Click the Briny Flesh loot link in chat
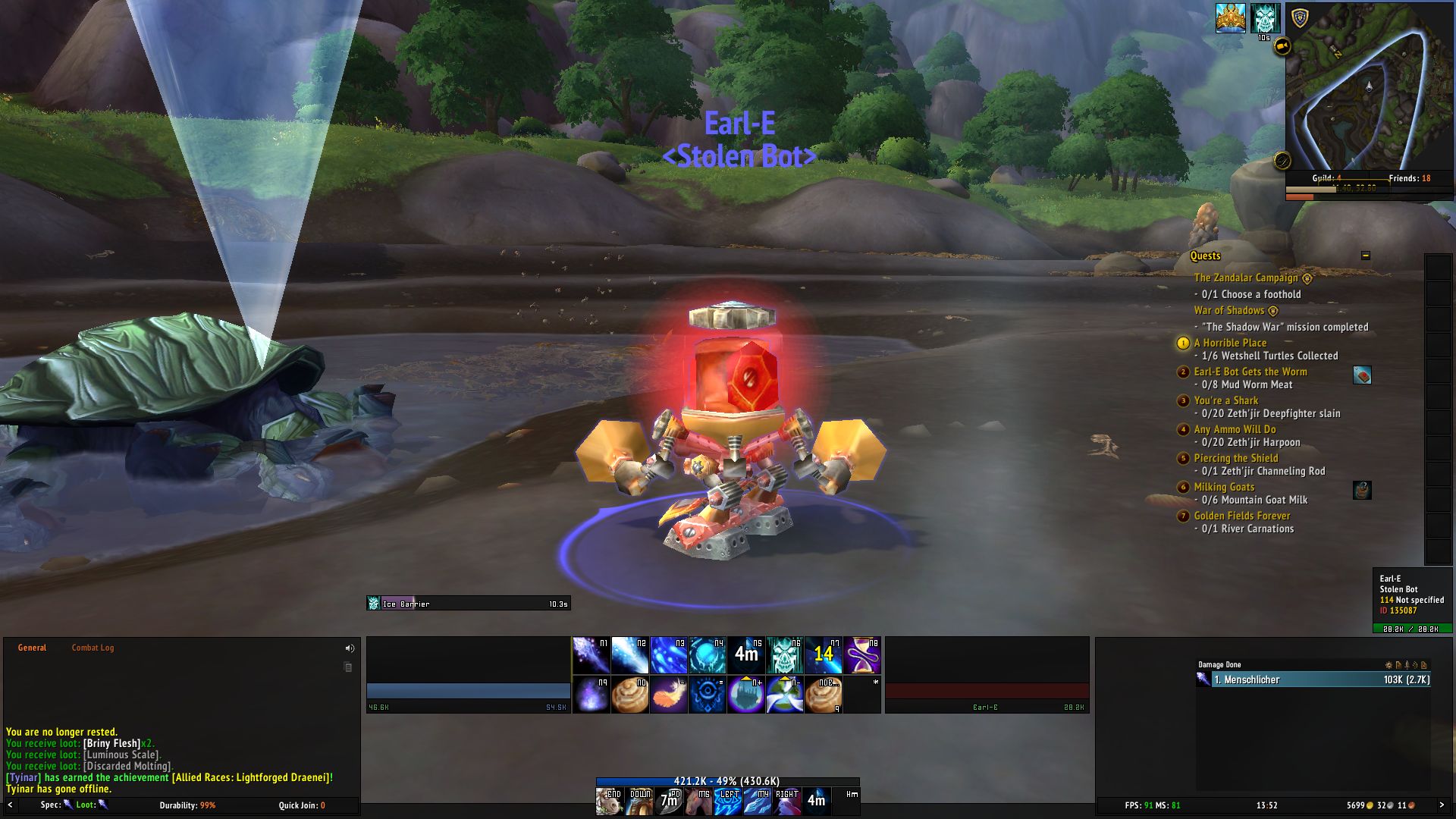 tap(111, 744)
